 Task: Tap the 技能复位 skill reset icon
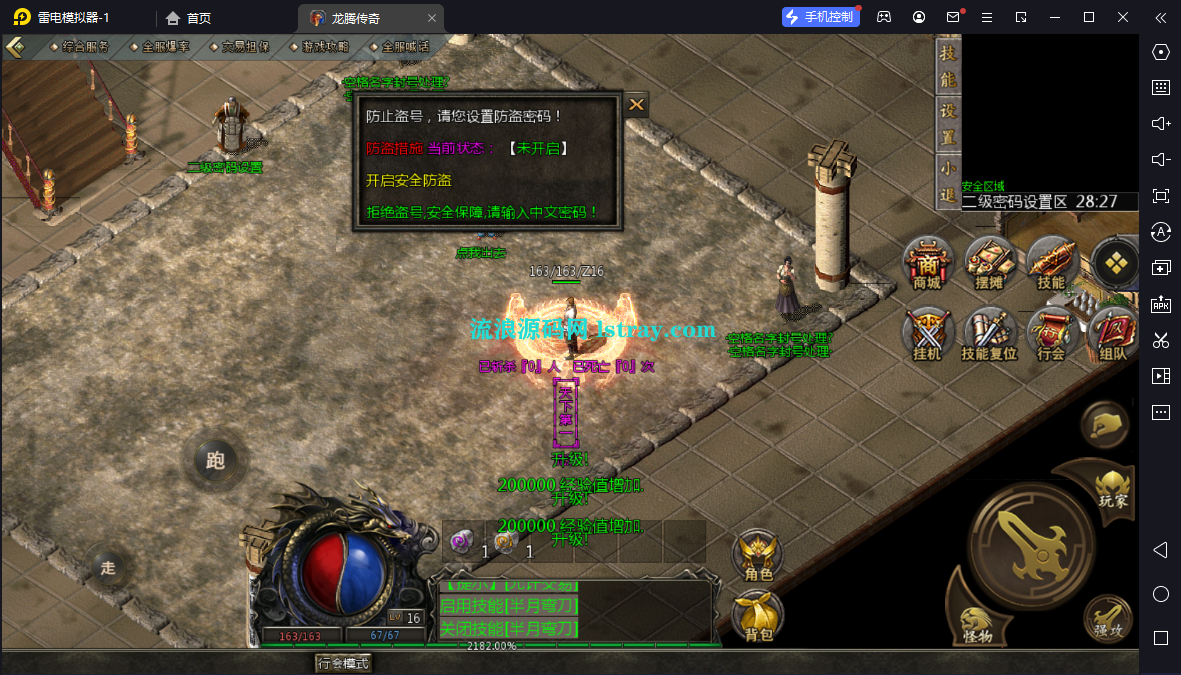pos(989,335)
